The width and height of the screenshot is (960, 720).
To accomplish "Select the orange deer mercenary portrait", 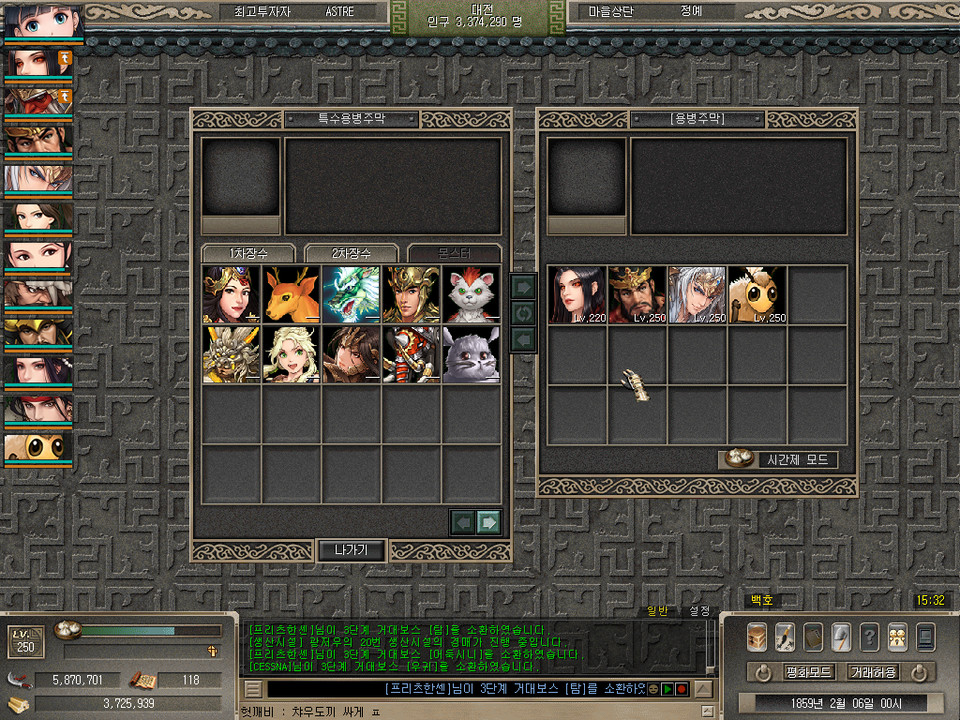I will coord(291,294).
